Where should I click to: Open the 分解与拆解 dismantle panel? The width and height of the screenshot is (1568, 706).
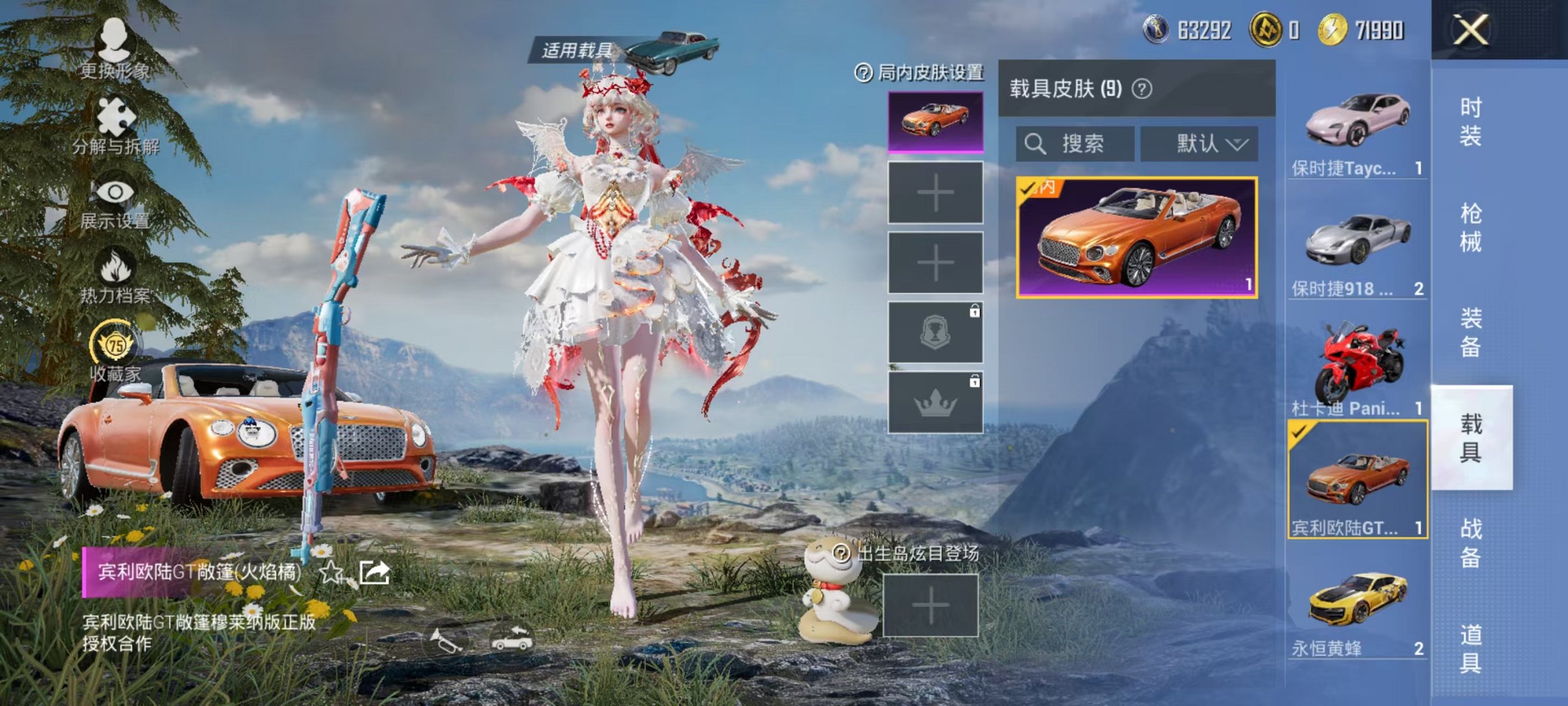pos(115,130)
